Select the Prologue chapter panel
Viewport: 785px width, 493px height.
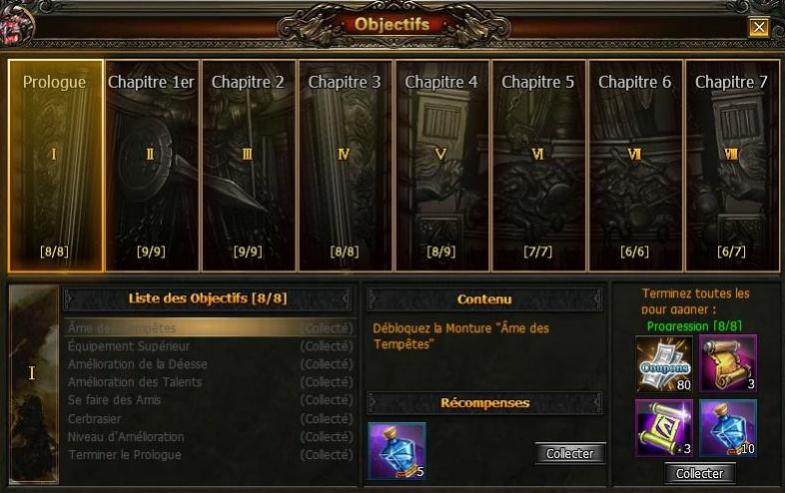tap(56, 165)
